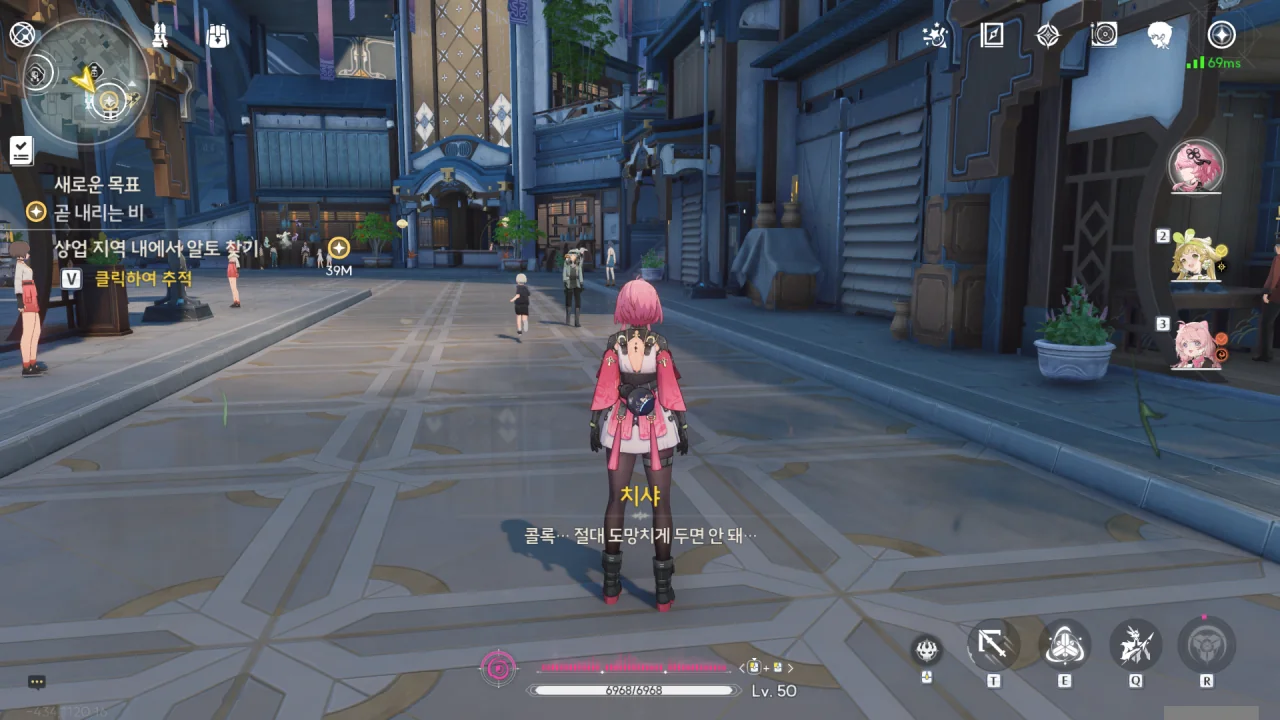
Task: Open the circled star menu icon
Action: click(1221, 35)
